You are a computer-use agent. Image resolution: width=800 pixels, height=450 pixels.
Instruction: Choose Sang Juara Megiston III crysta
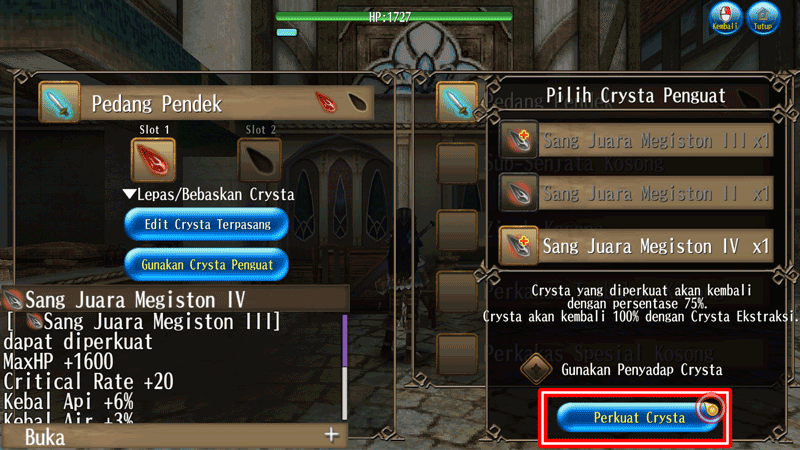coord(635,140)
